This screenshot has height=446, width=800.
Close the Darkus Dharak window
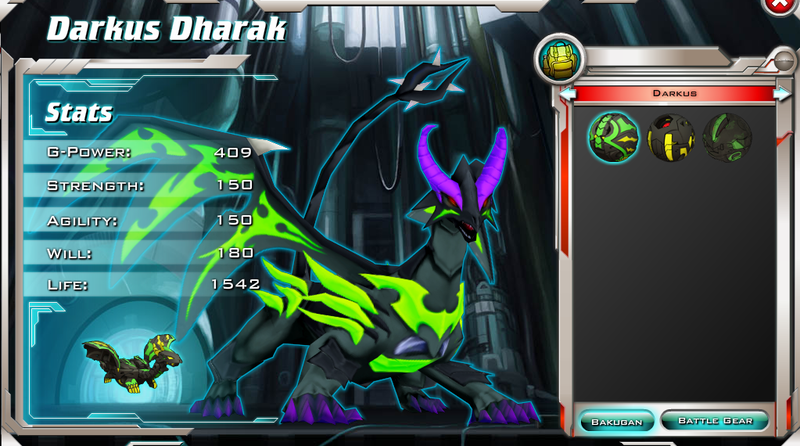[x=778, y=5]
